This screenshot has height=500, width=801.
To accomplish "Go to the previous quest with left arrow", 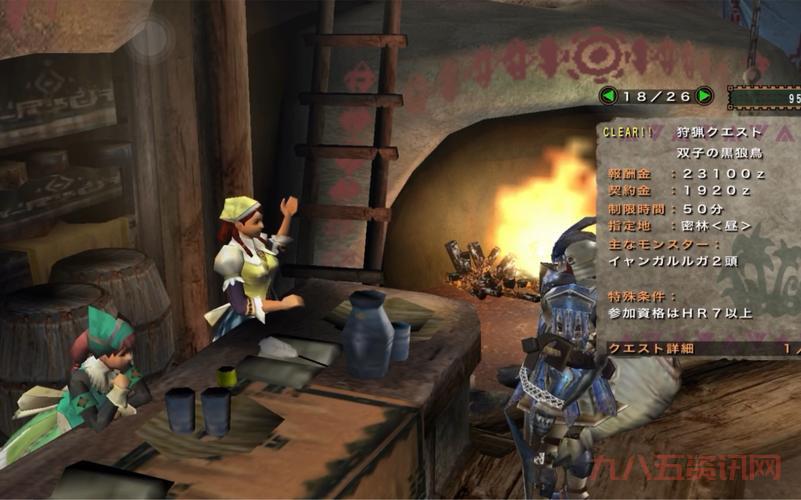I will (607, 96).
